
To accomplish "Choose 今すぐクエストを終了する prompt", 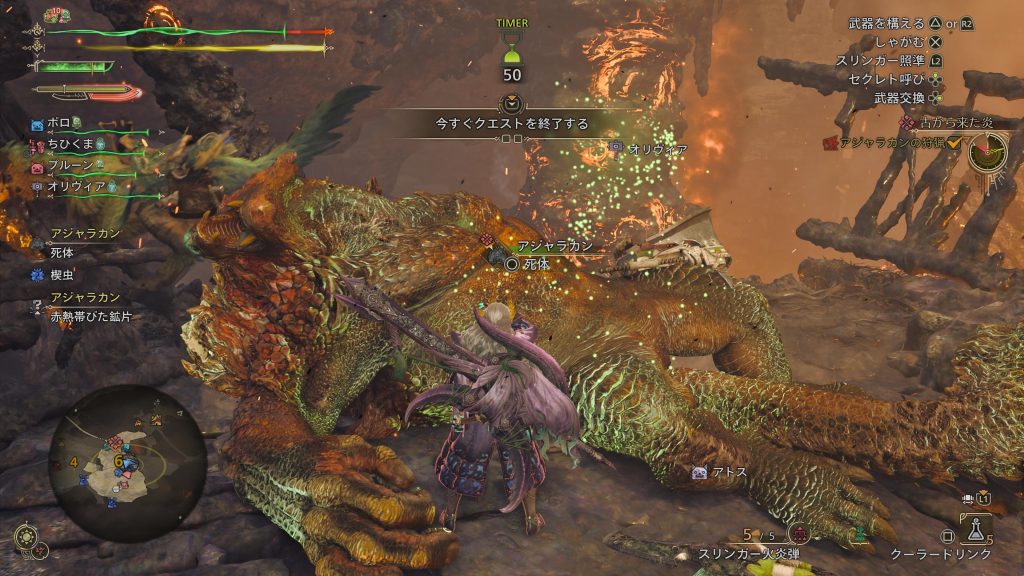I will pyautogui.click(x=511, y=124).
